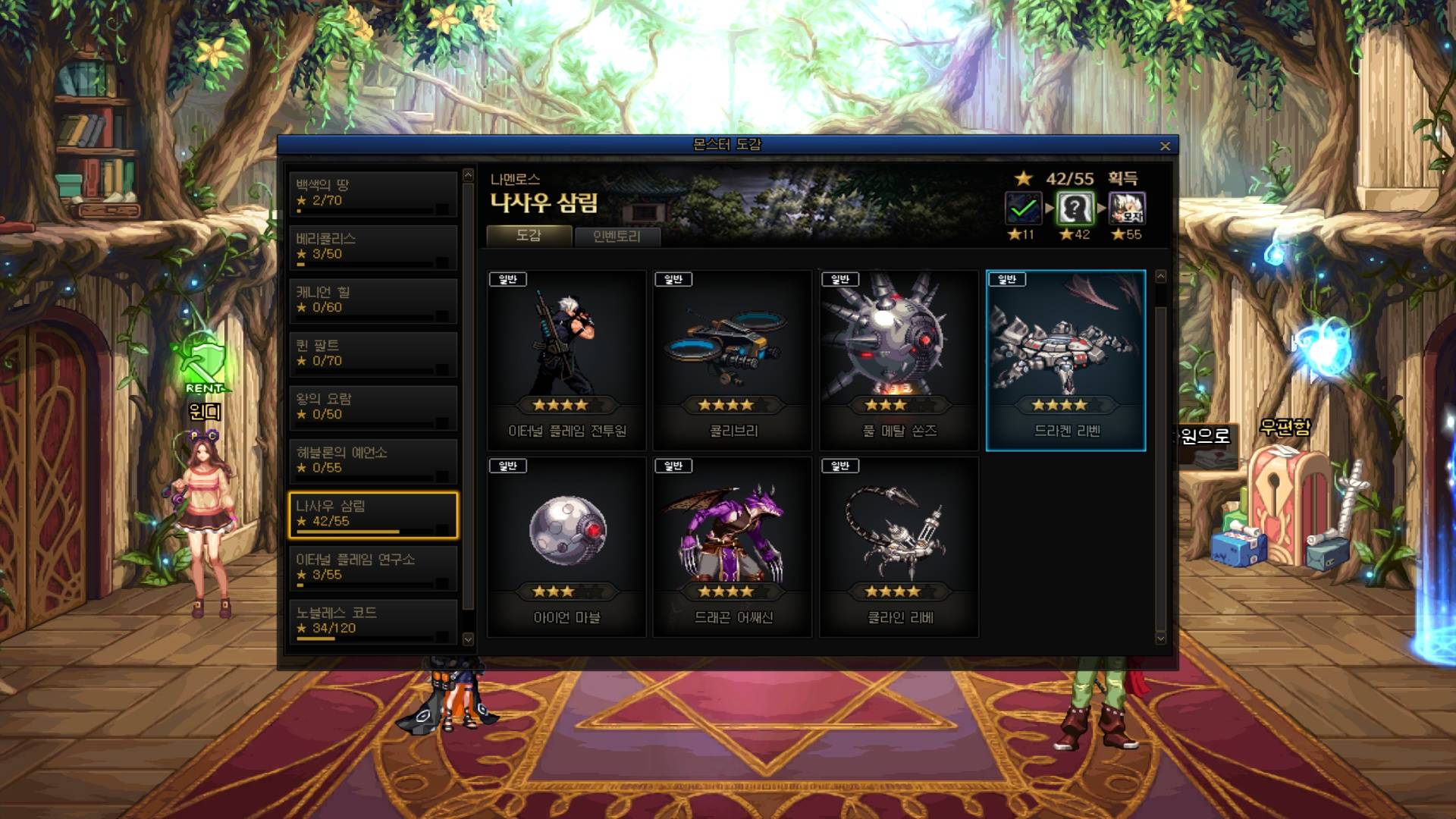Open the 드래곤 어쌔신 monster card

pos(733,547)
